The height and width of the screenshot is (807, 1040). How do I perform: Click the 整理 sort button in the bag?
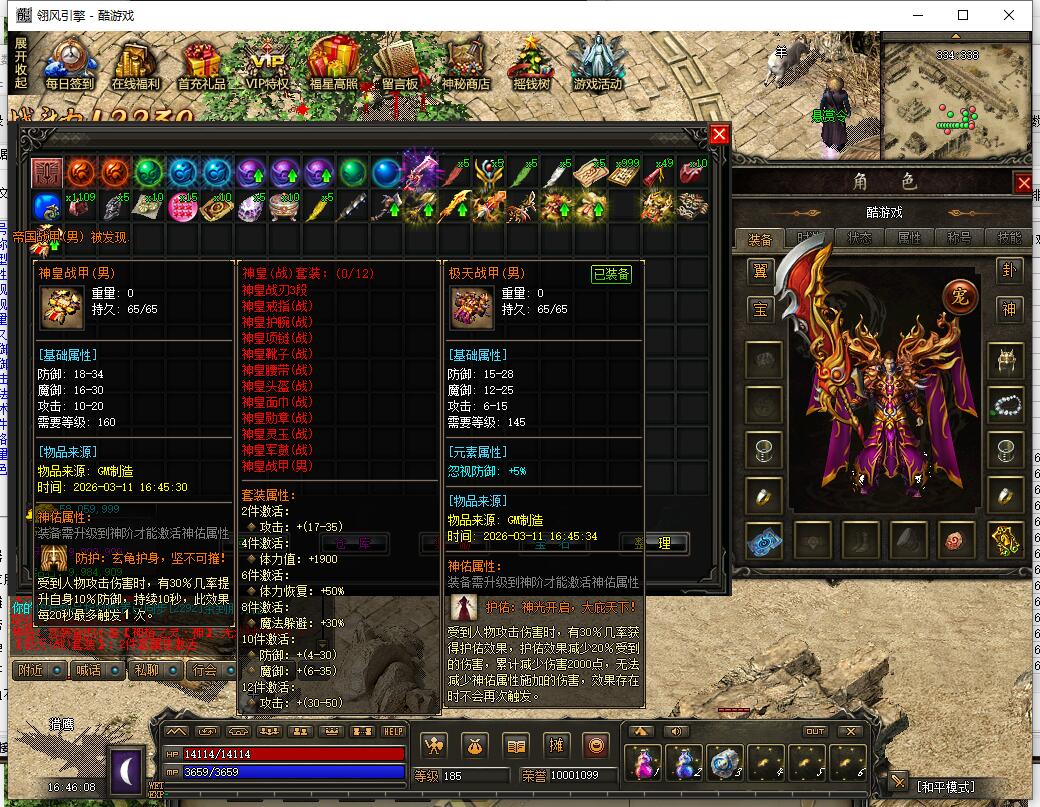pyautogui.click(x=654, y=543)
